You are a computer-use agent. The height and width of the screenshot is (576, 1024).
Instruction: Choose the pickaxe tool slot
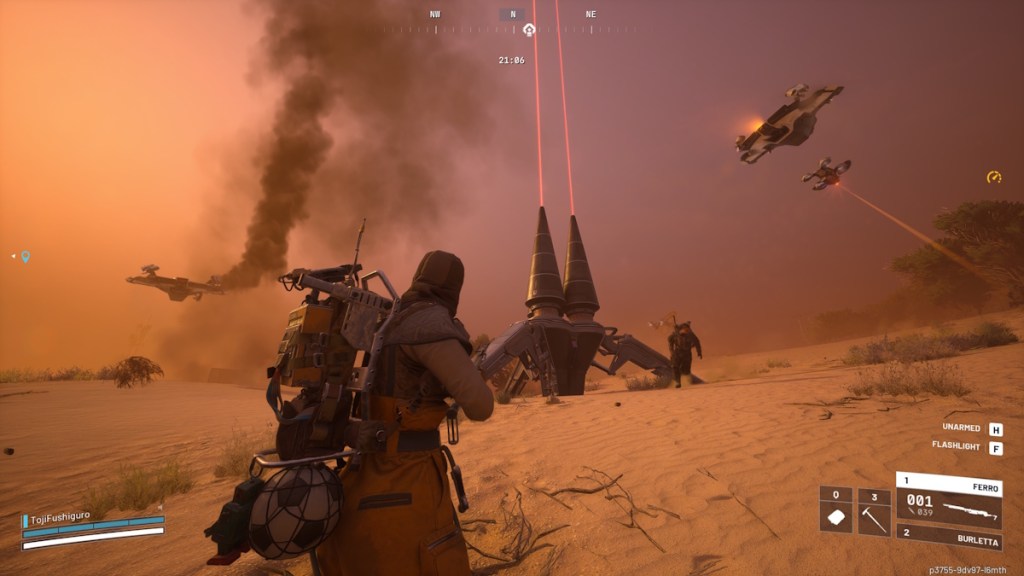click(x=874, y=512)
